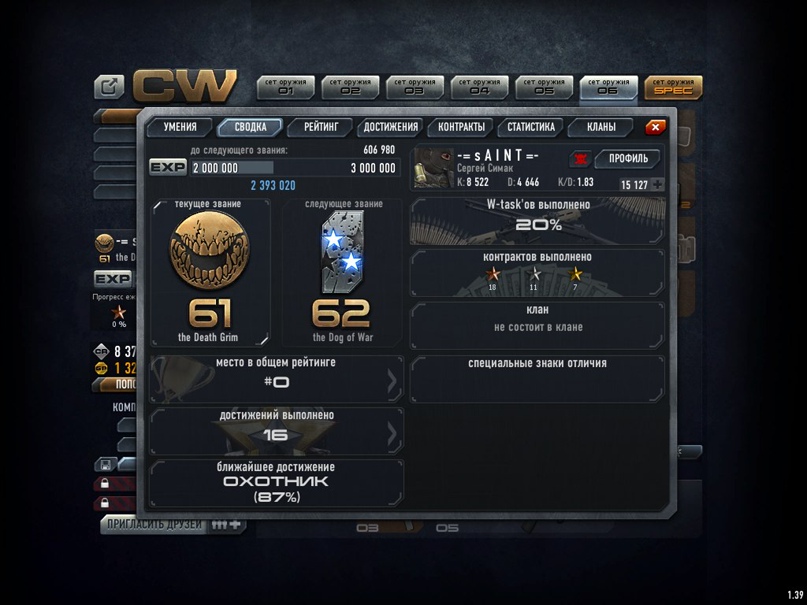The width and height of the screenshot is (807, 605).
Task: Open the player avatar thumbnail
Action: [432, 169]
